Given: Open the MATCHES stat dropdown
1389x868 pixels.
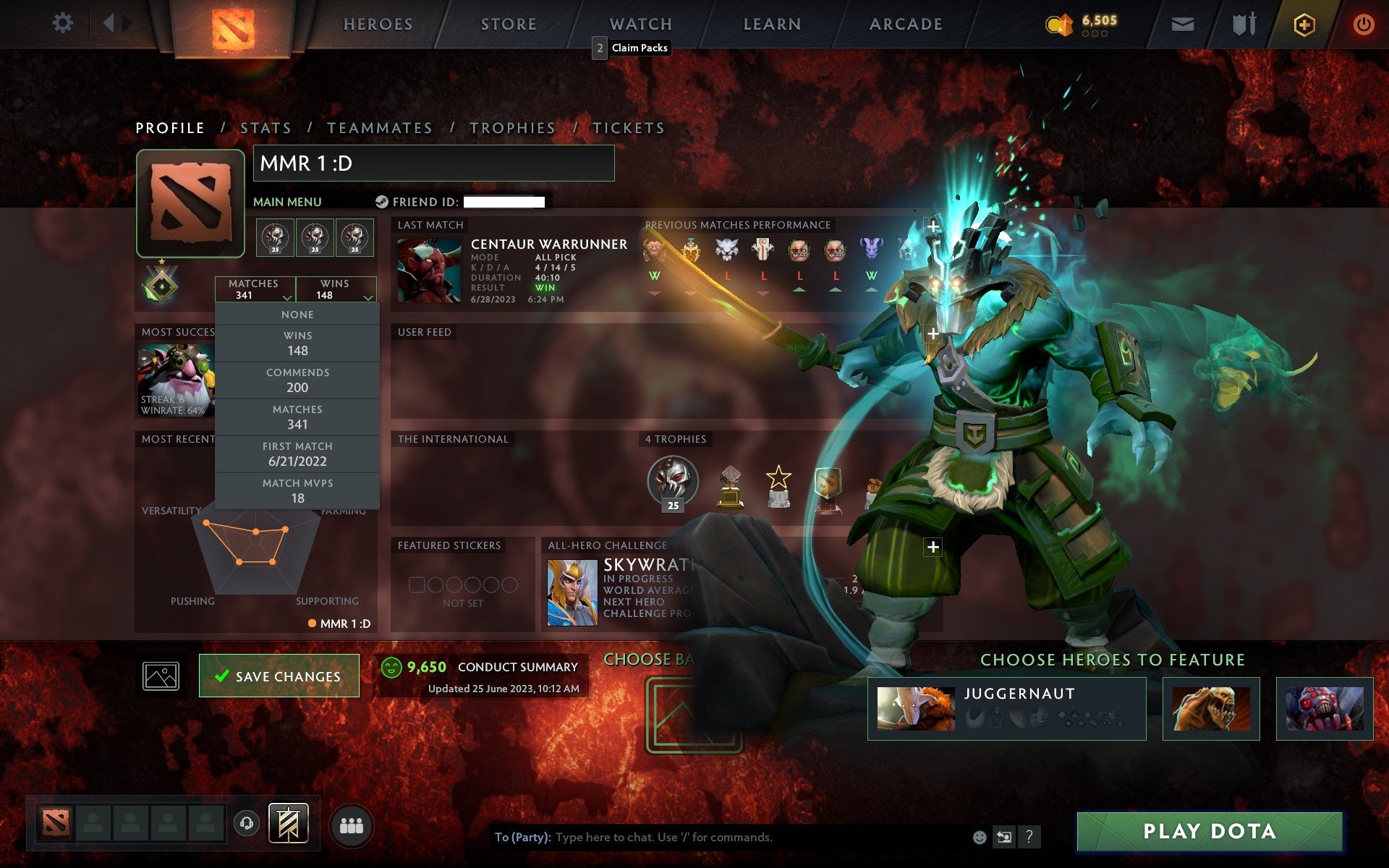Looking at the screenshot, I should pyautogui.click(x=255, y=289).
